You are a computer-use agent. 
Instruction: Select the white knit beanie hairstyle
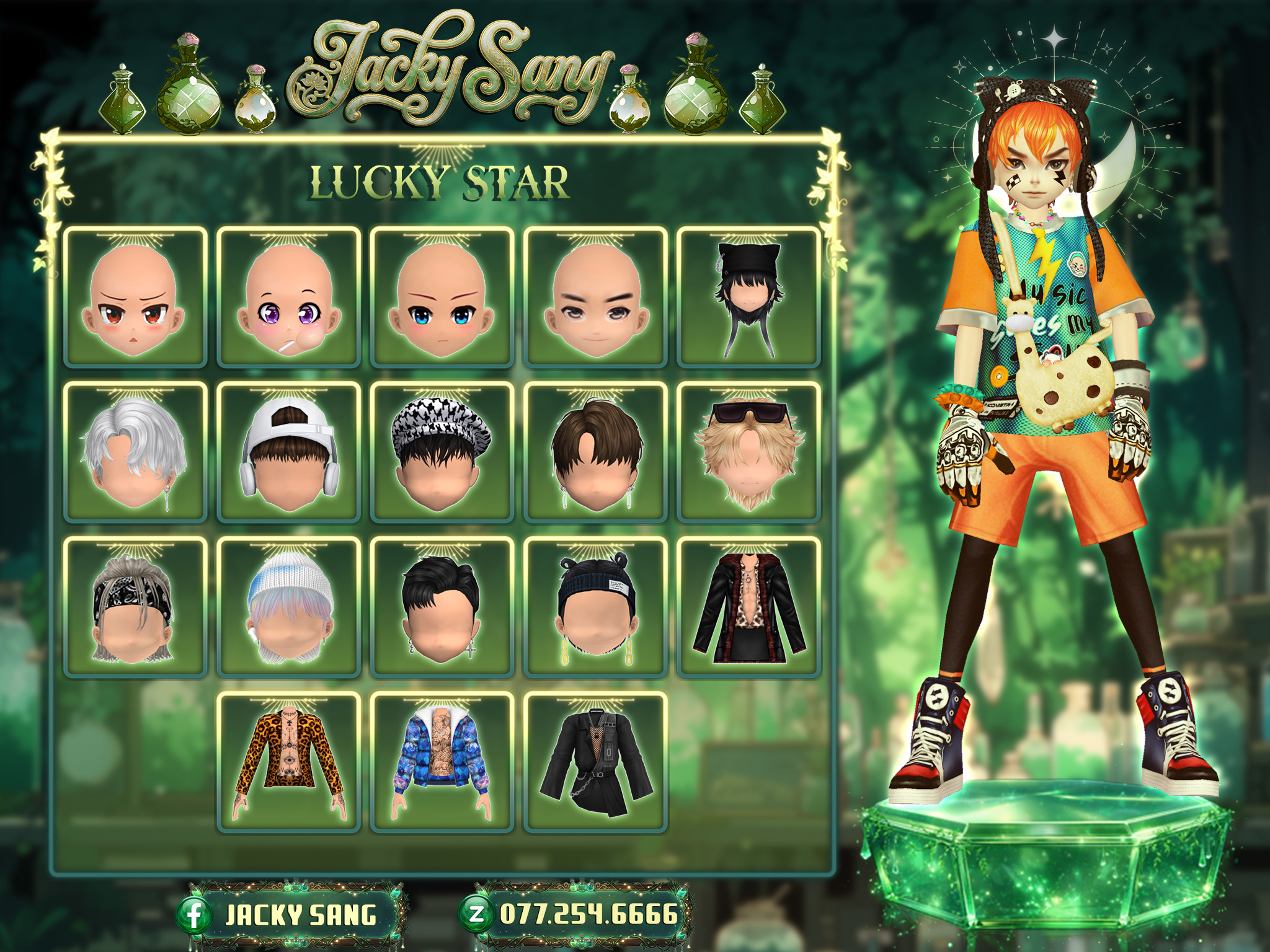[x=288, y=607]
